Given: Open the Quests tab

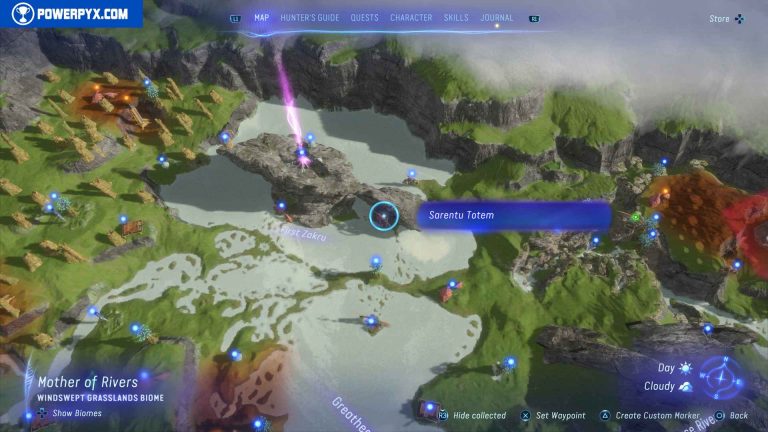Looking at the screenshot, I should [364, 18].
